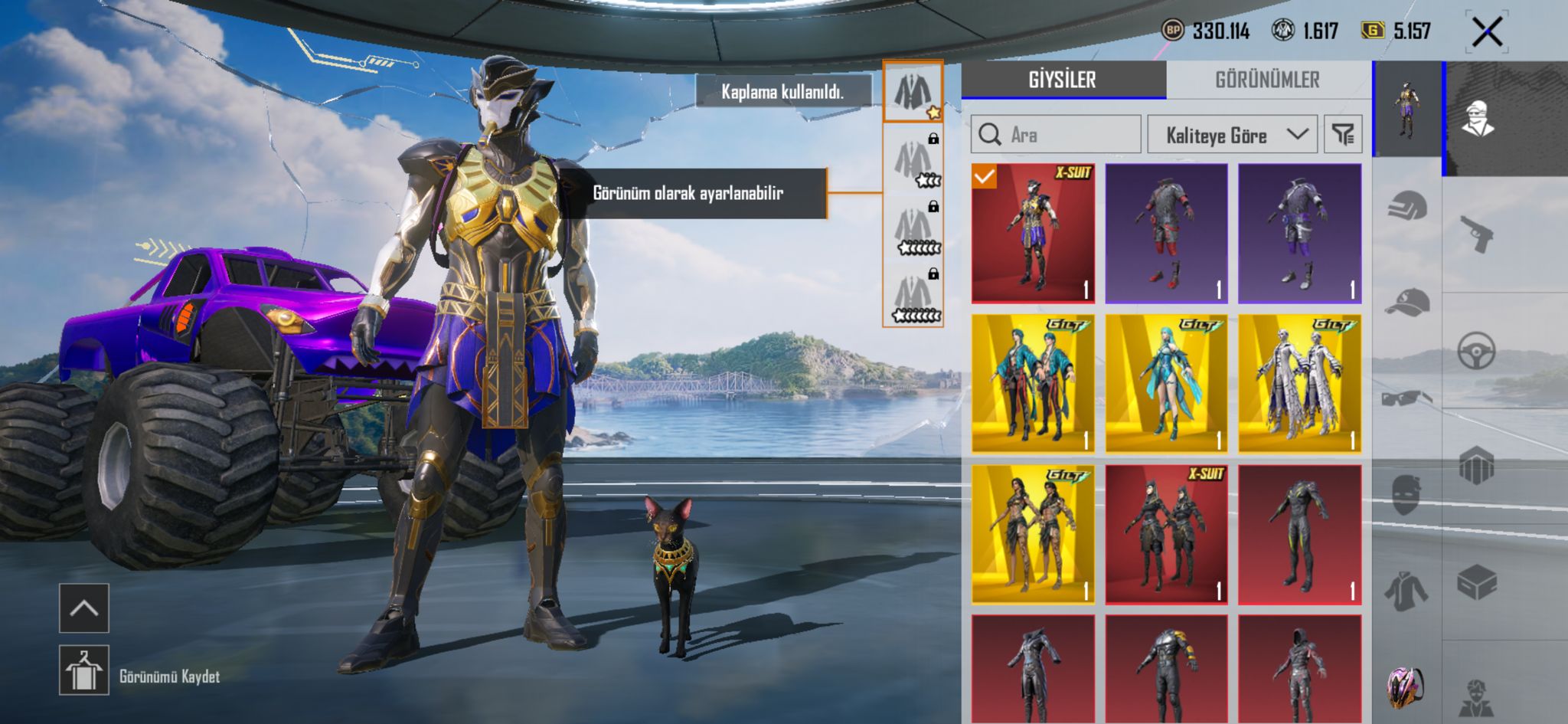
Task: Open the steering wheel vehicle category
Action: 1476,351
